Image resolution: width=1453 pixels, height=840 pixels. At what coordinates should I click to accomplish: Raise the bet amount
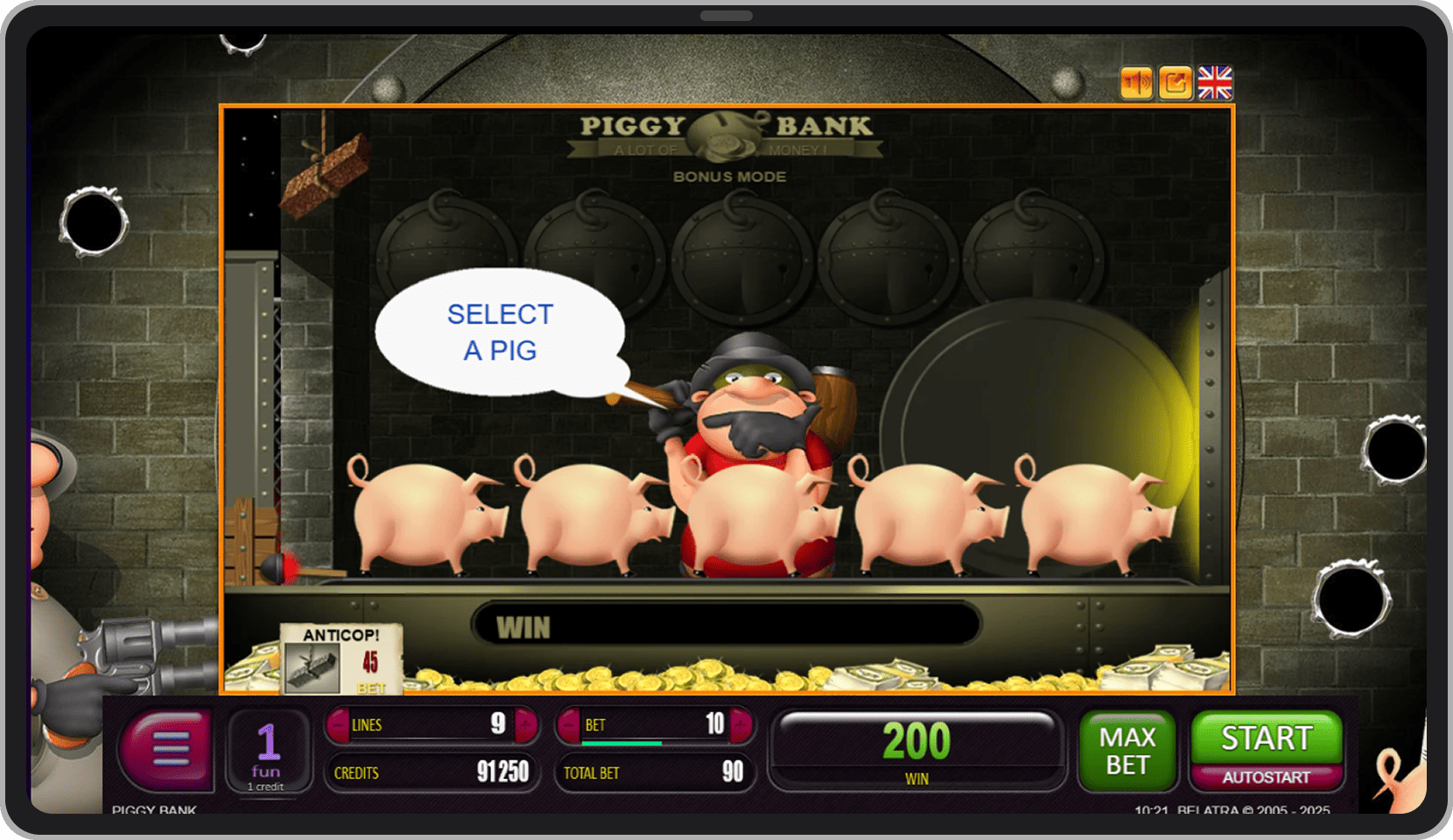point(741,724)
